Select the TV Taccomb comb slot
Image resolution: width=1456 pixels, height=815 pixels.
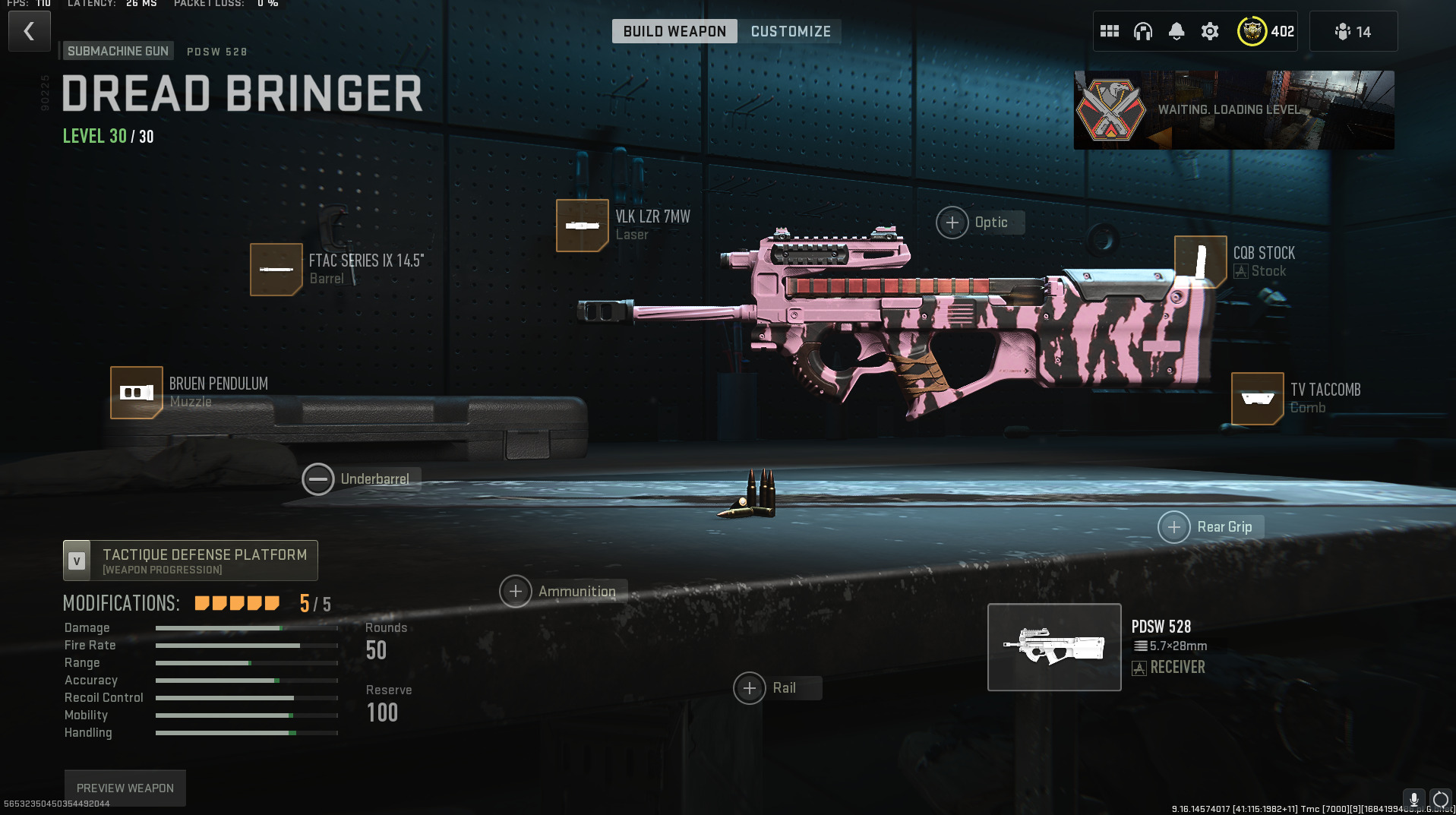tap(1257, 399)
